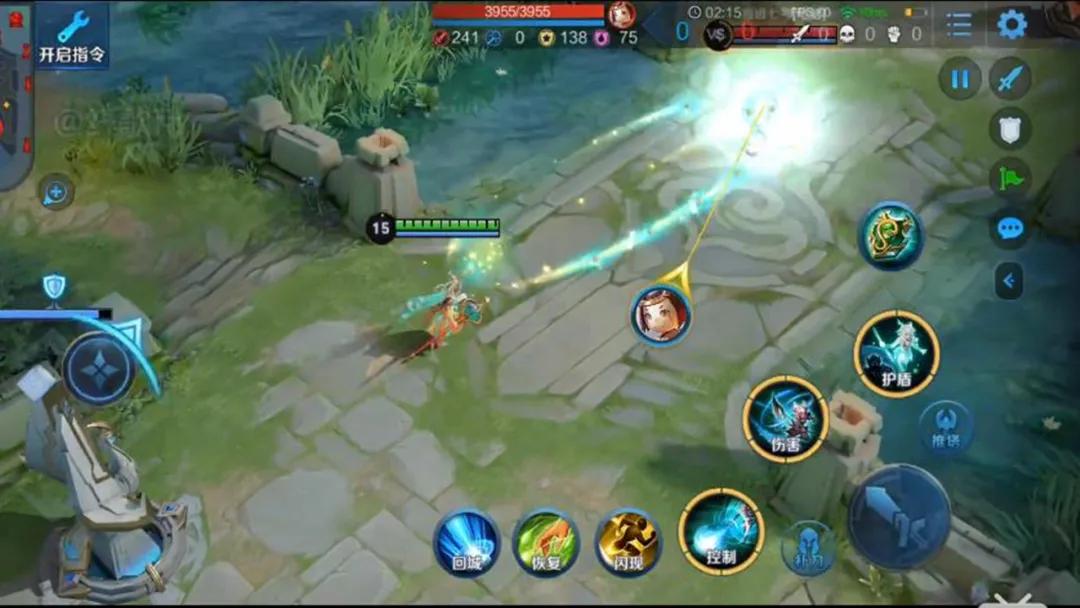Show the scoreboard list icon
The image size is (1080, 608).
point(958,25)
